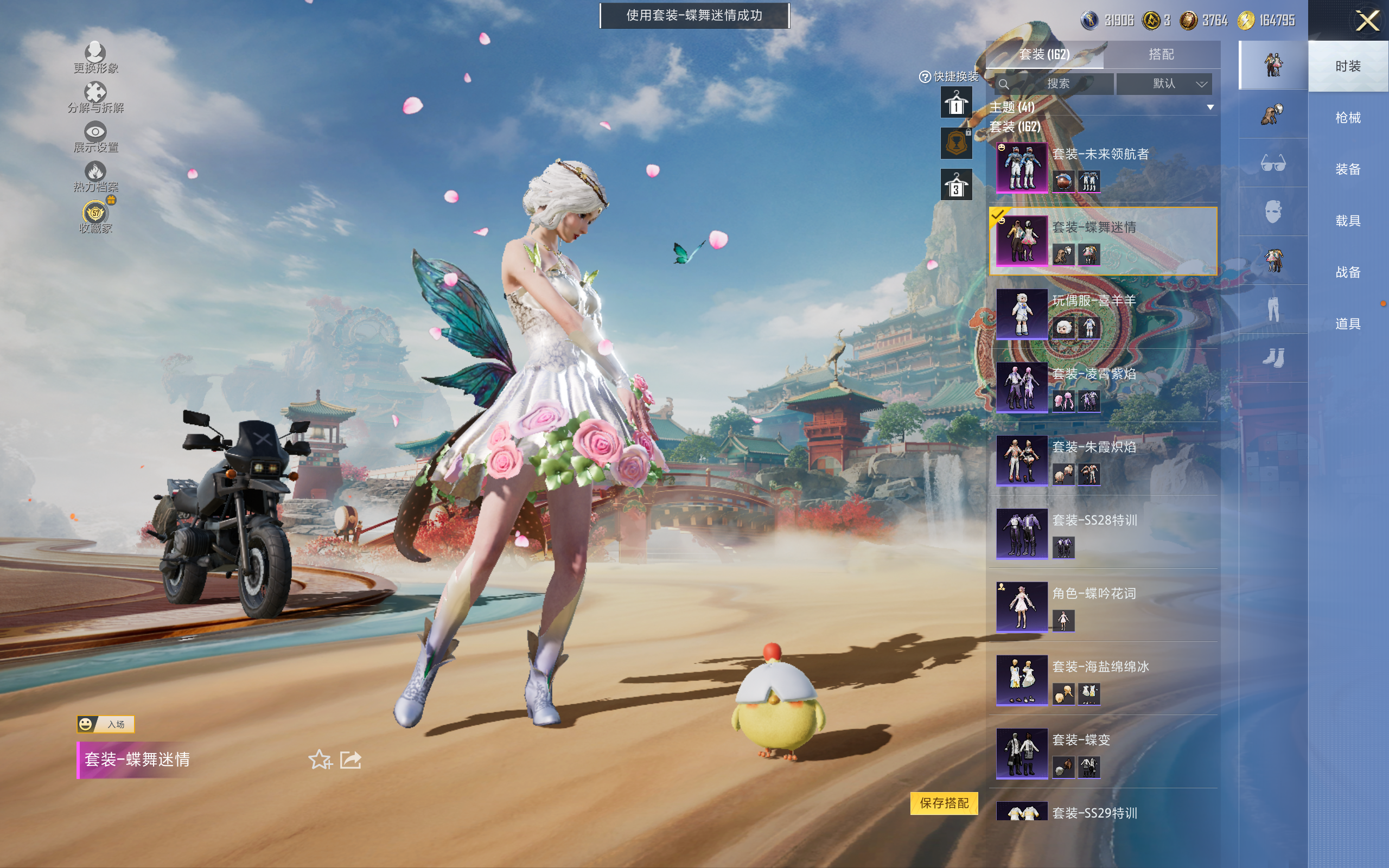
Task: Select the 装备 category
Action: point(1347,169)
